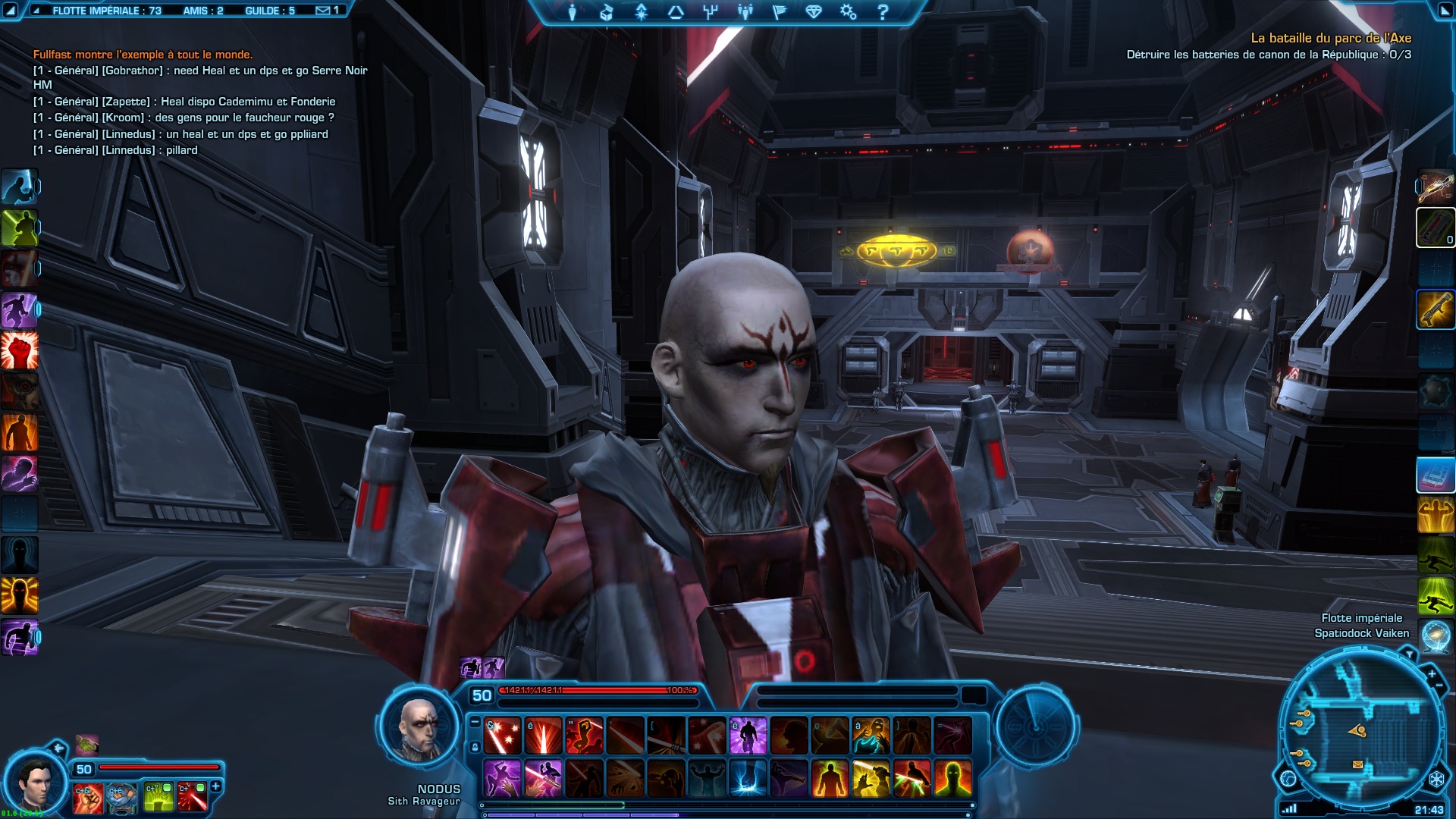Open the minimap filter funnel
The width and height of the screenshot is (1456, 819).
click(1409, 653)
